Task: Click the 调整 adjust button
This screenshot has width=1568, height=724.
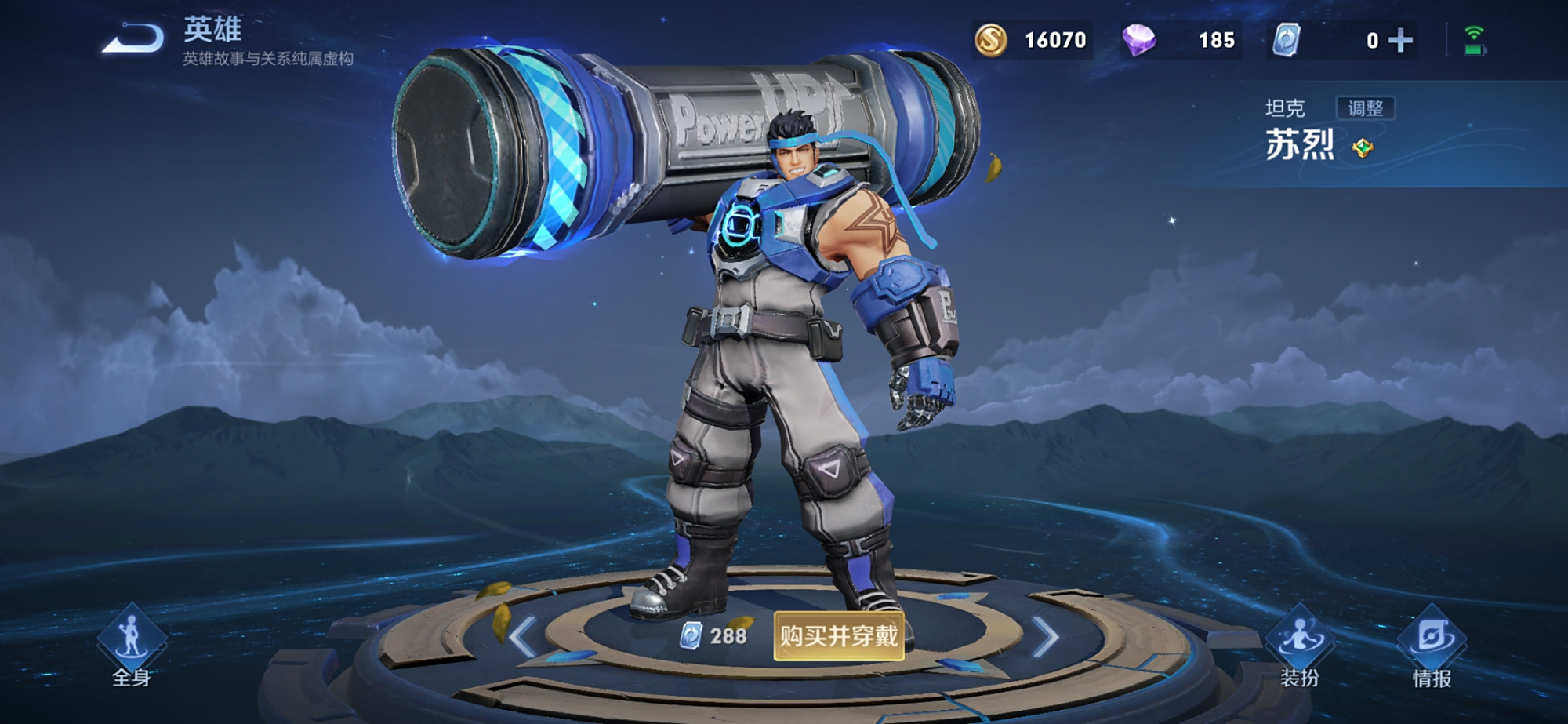Action: [x=1365, y=108]
